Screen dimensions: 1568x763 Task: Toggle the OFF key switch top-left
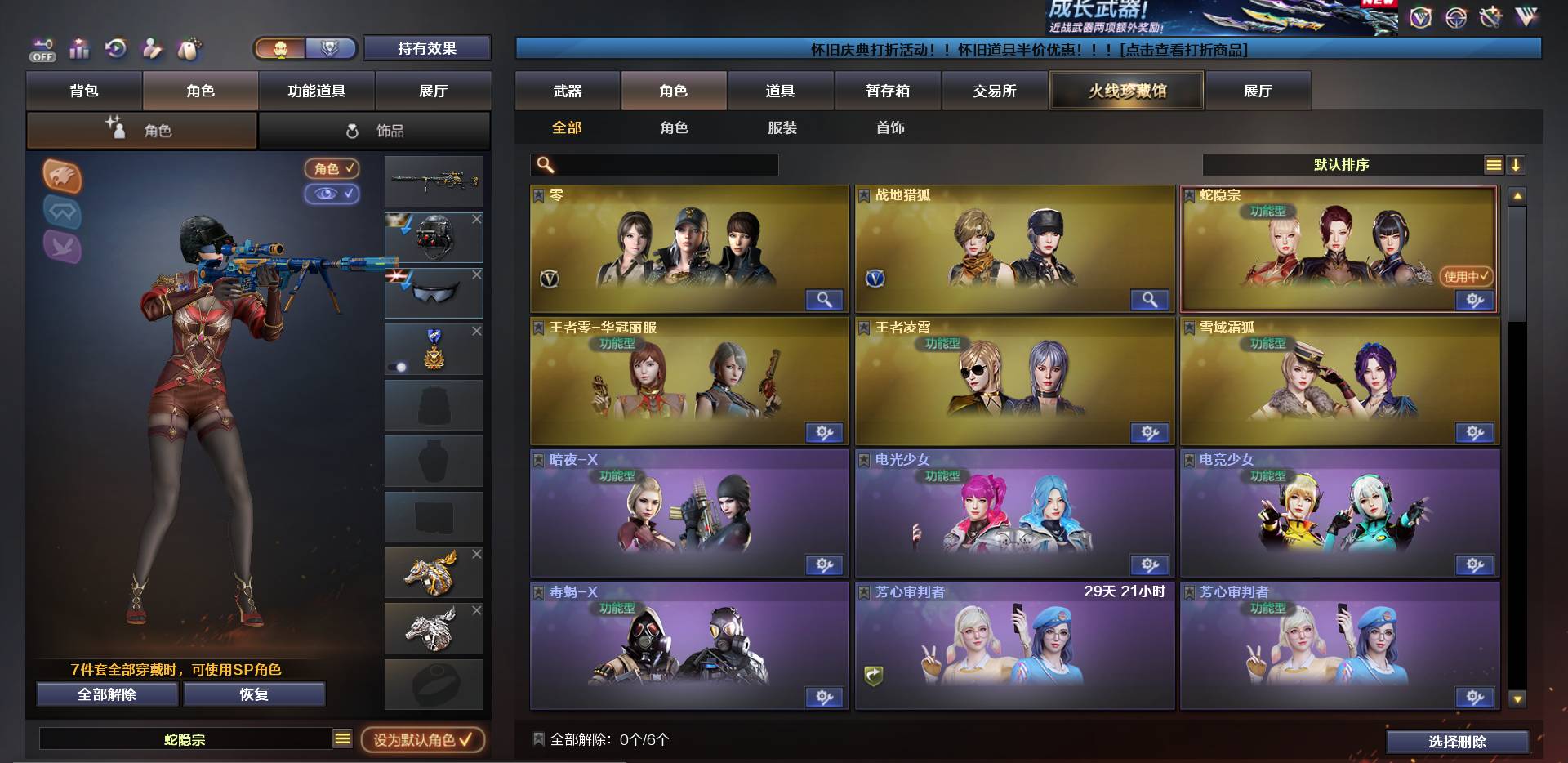[x=42, y=49]
